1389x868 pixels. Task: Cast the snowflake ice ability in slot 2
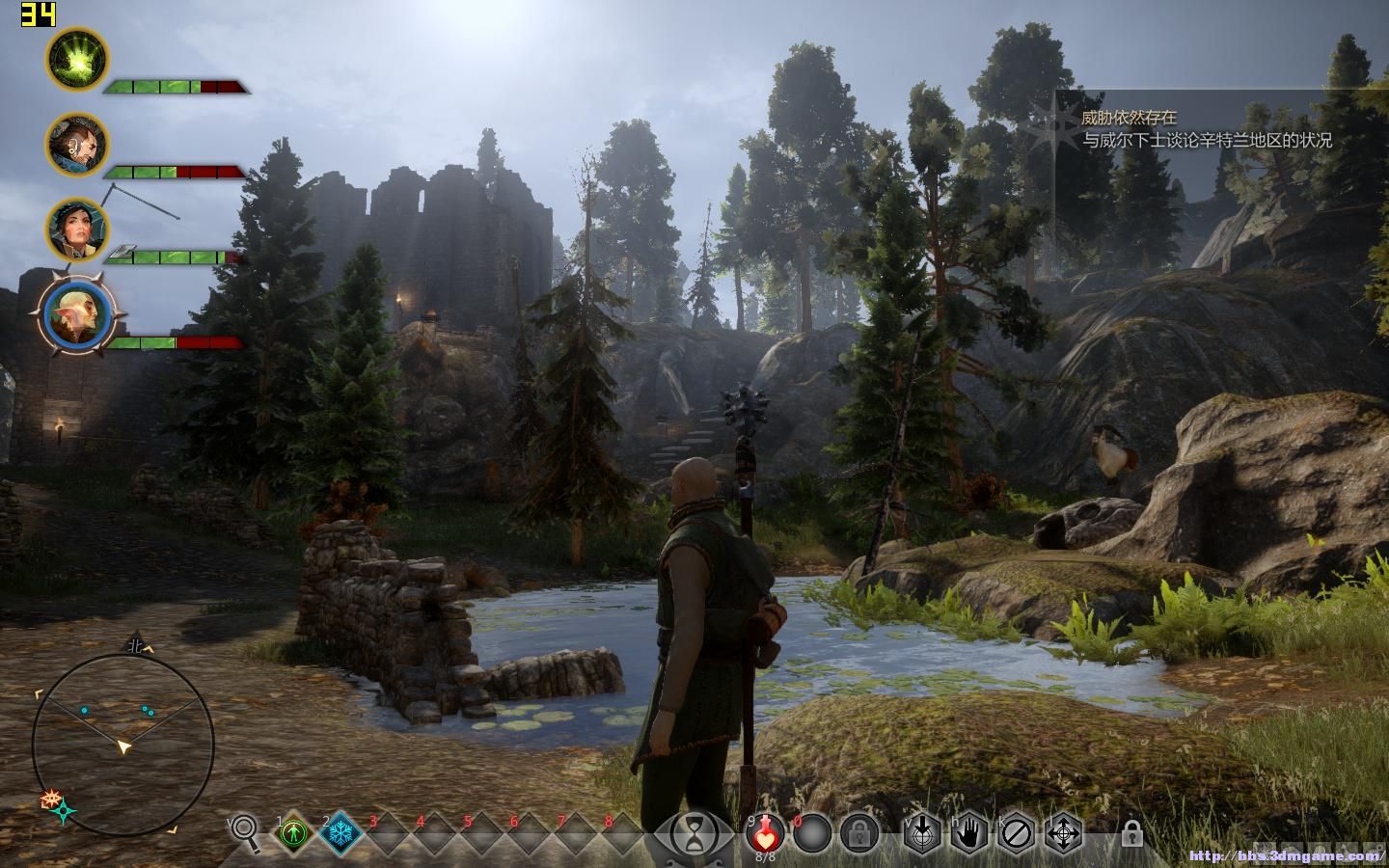[x=340, y=832]
